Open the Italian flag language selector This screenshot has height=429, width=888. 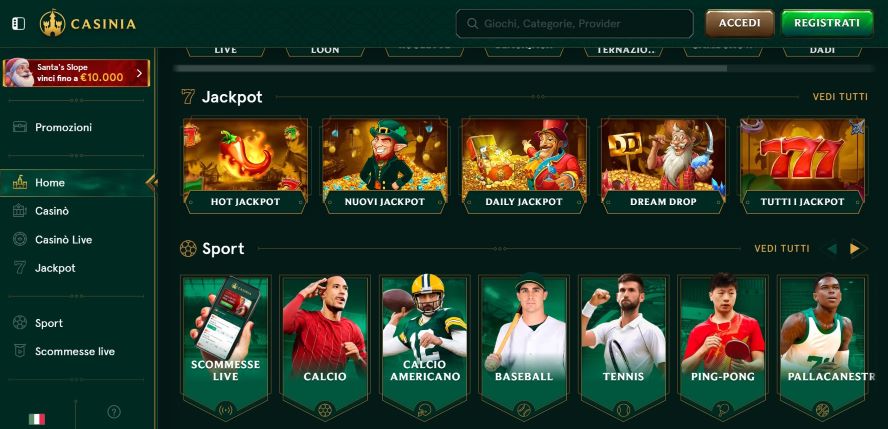pos(37,418)
